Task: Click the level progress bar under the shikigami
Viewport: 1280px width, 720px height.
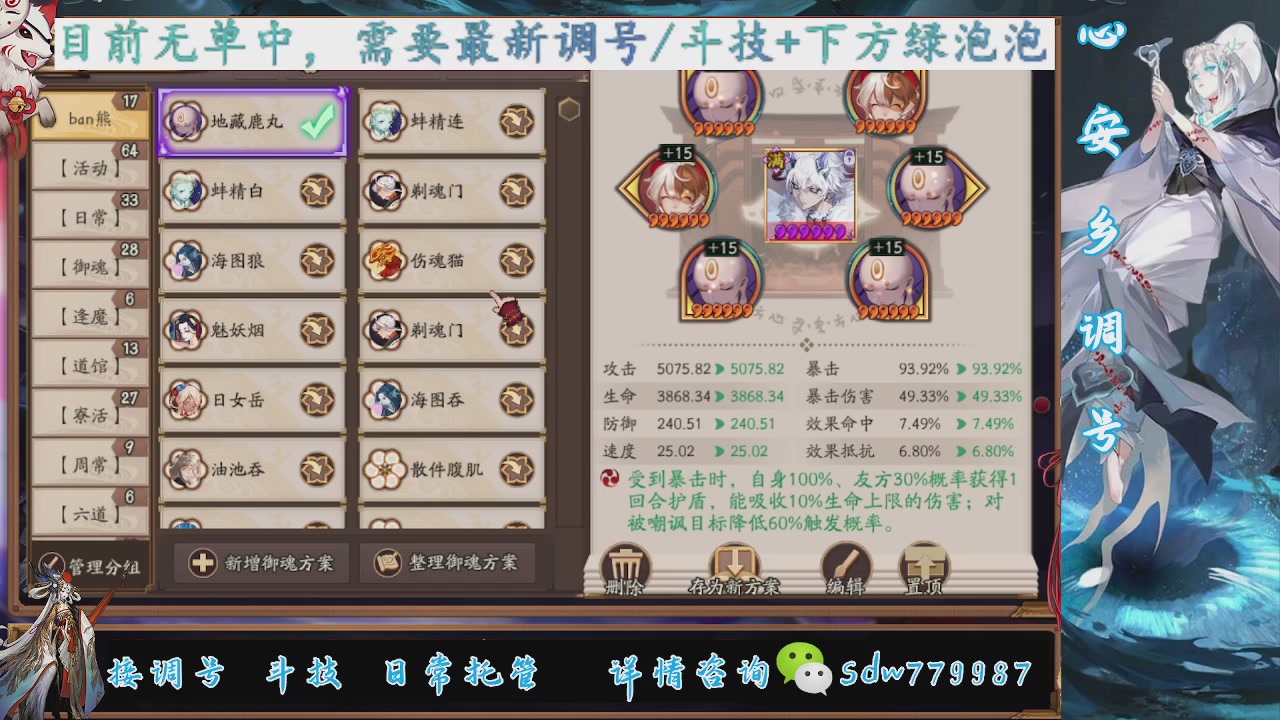Action: point(810,232)
